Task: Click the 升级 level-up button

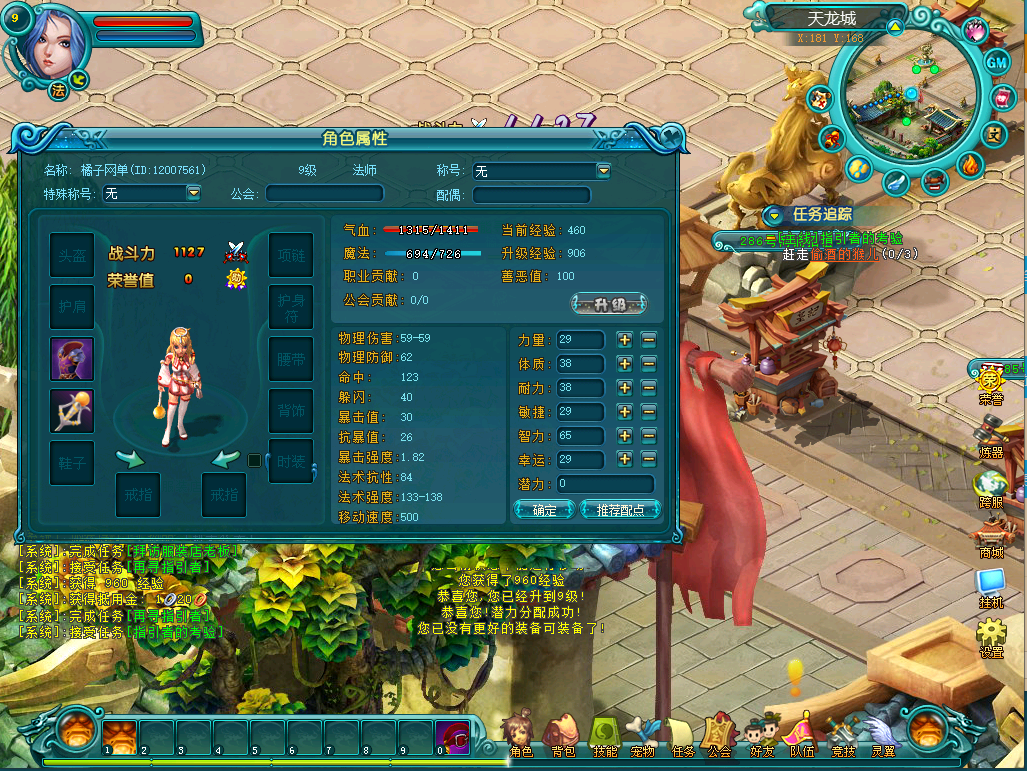Action: pyautogui.click(x=609, y=304)
